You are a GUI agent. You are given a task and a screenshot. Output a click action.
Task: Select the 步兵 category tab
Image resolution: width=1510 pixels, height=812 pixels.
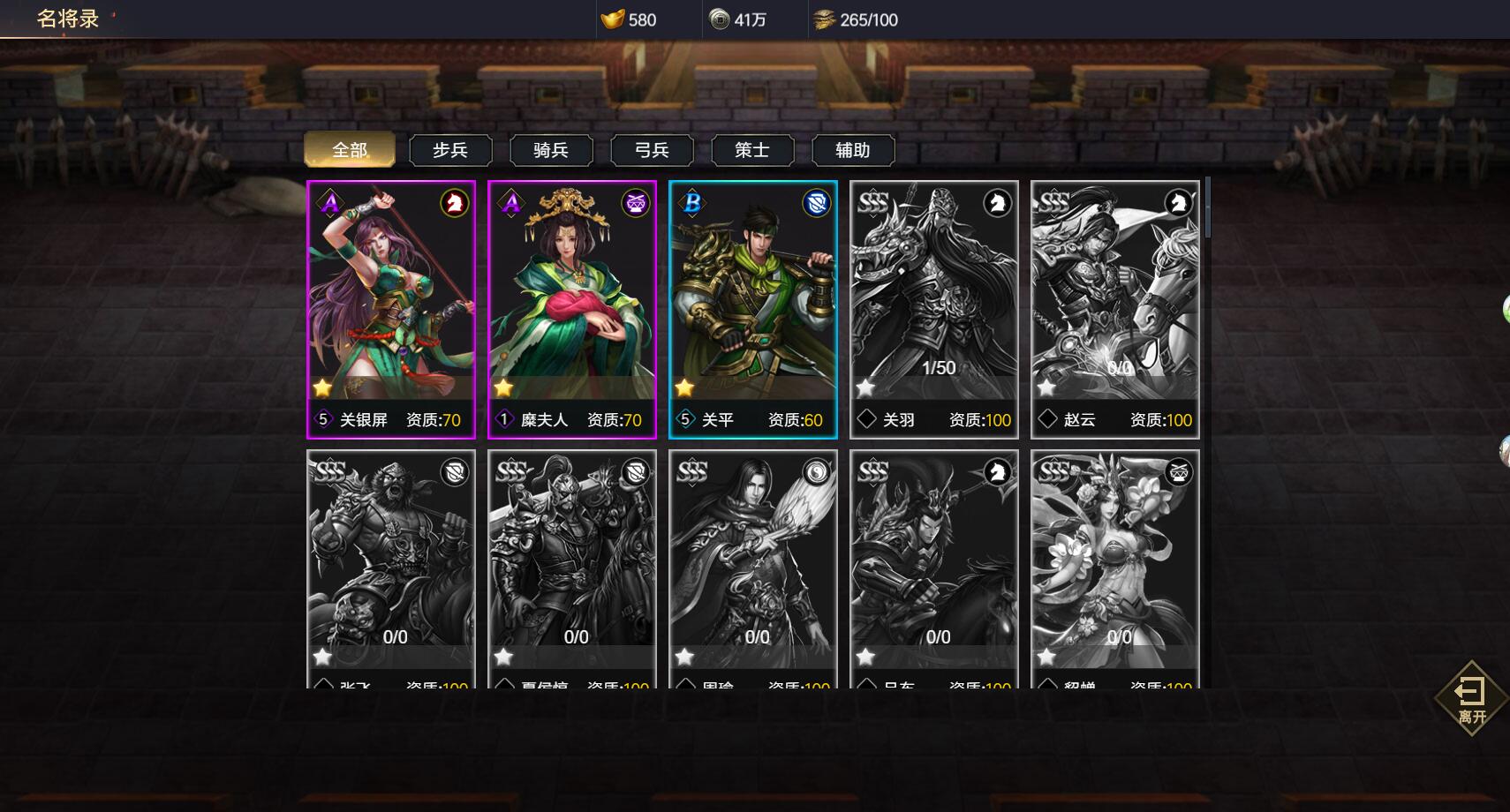pyautogui.click(x=450, y=150)
